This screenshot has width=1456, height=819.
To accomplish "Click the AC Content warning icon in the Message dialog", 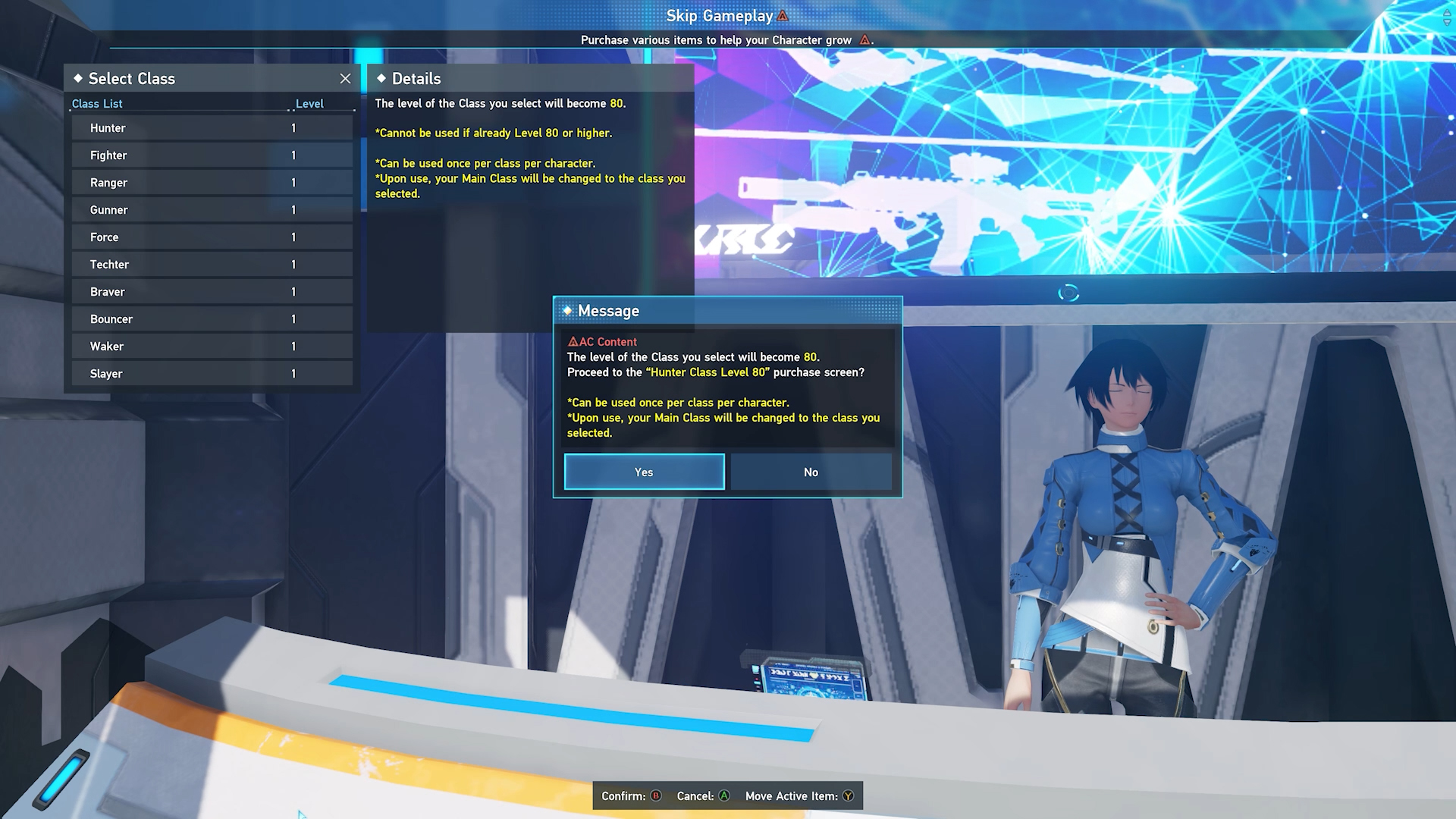I will point(574,342).
